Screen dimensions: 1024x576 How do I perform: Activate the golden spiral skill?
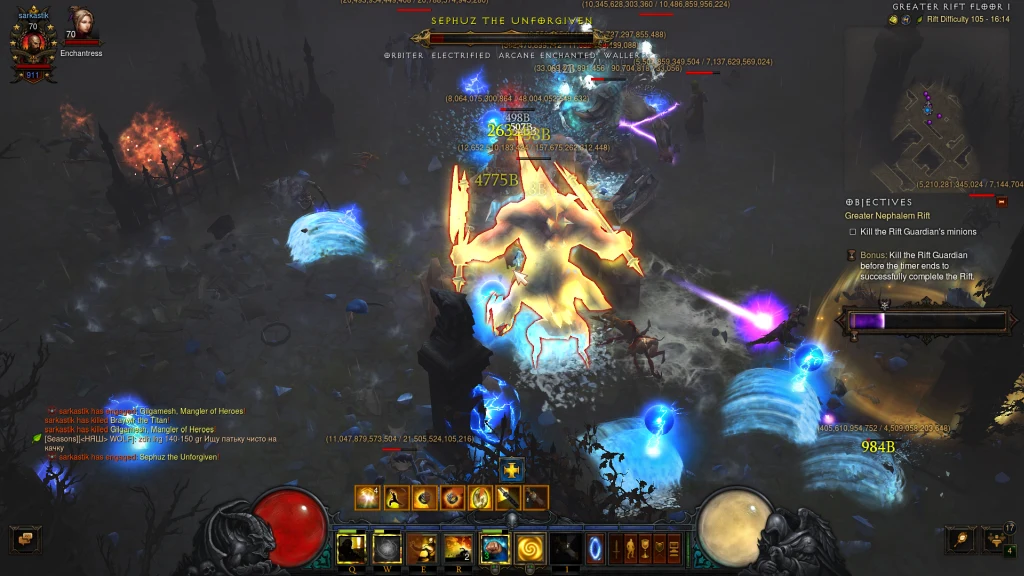[529, 548]
